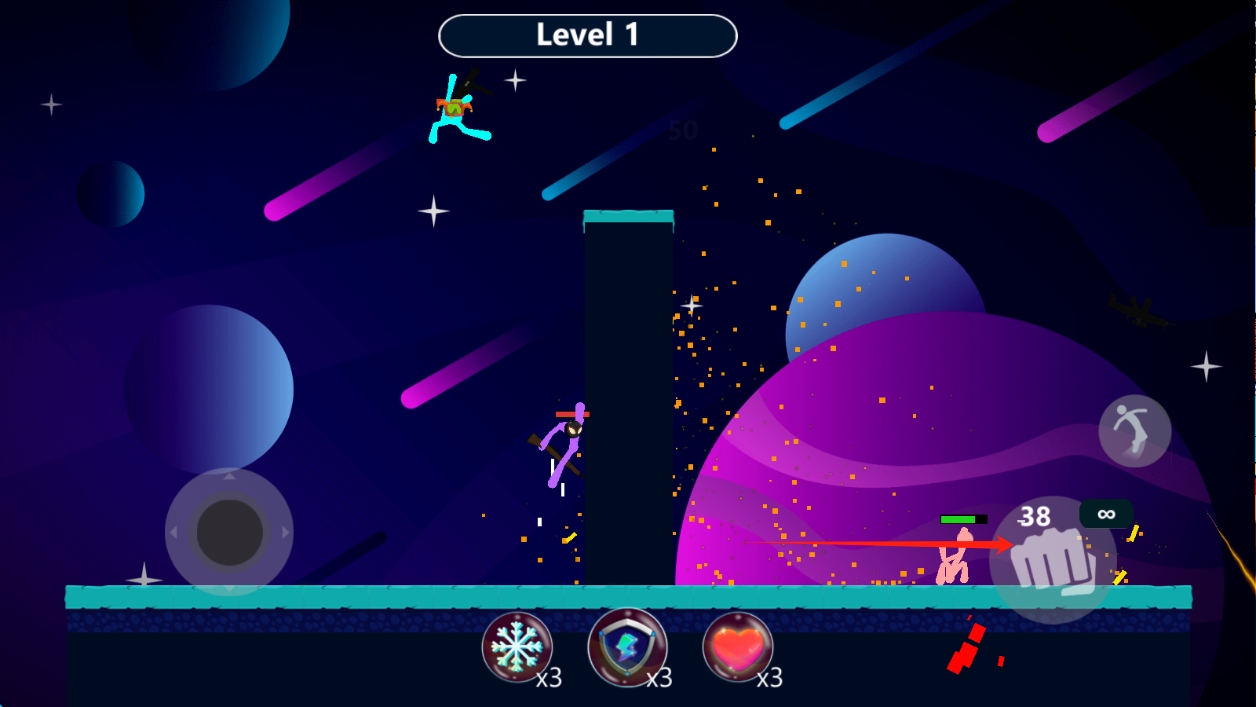The width and height of the screenshot is (1256, 707).
Task: Use the red heart healing power-up
Action: click(x=737, y=646)
